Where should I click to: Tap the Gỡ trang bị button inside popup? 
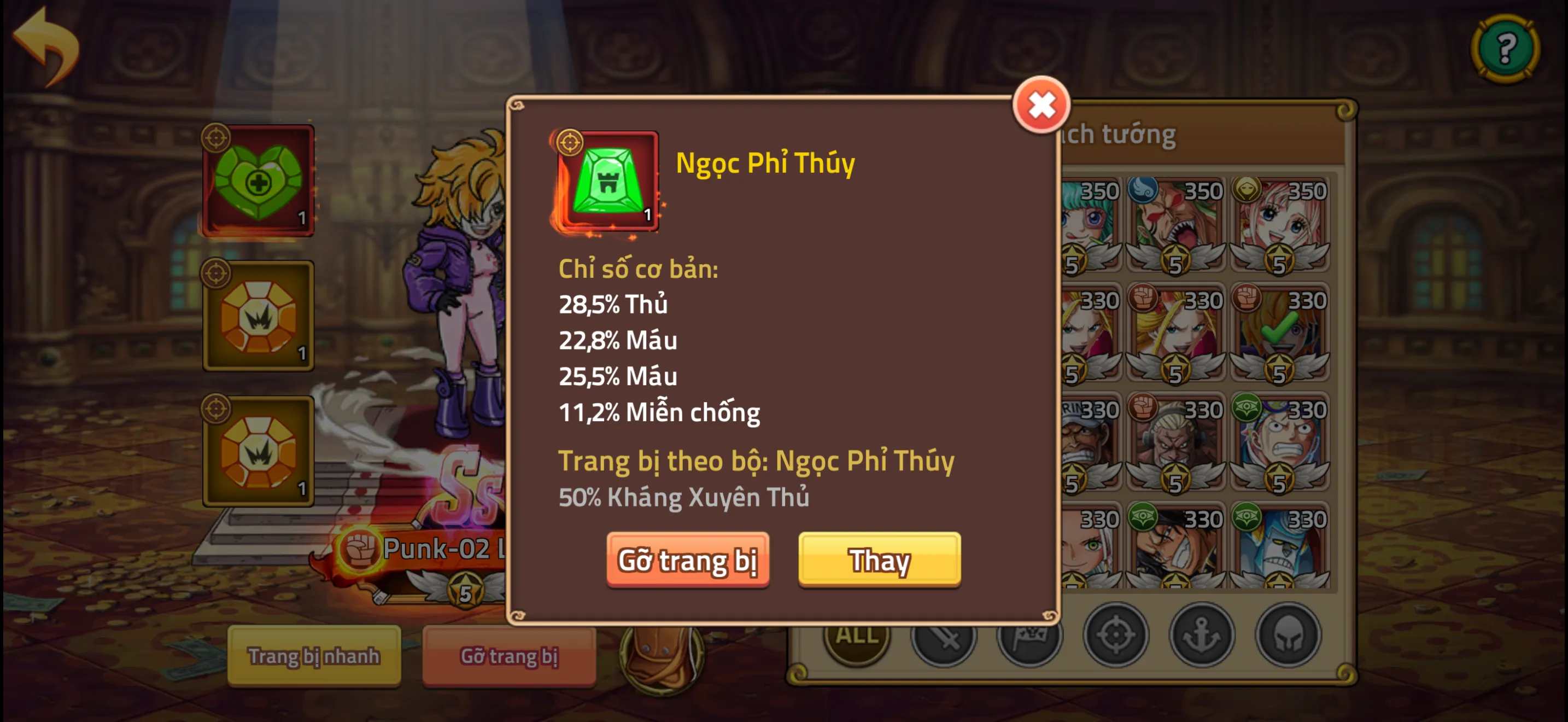688,560
